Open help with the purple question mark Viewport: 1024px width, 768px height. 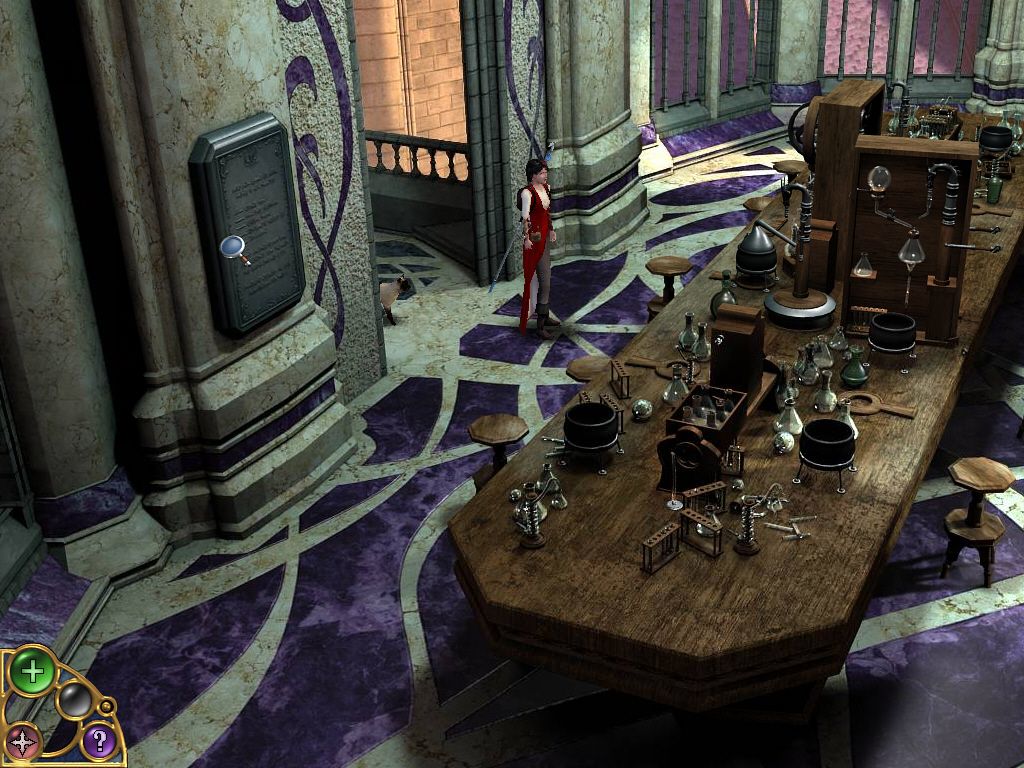pyautogui.click(x=98, y=741)
